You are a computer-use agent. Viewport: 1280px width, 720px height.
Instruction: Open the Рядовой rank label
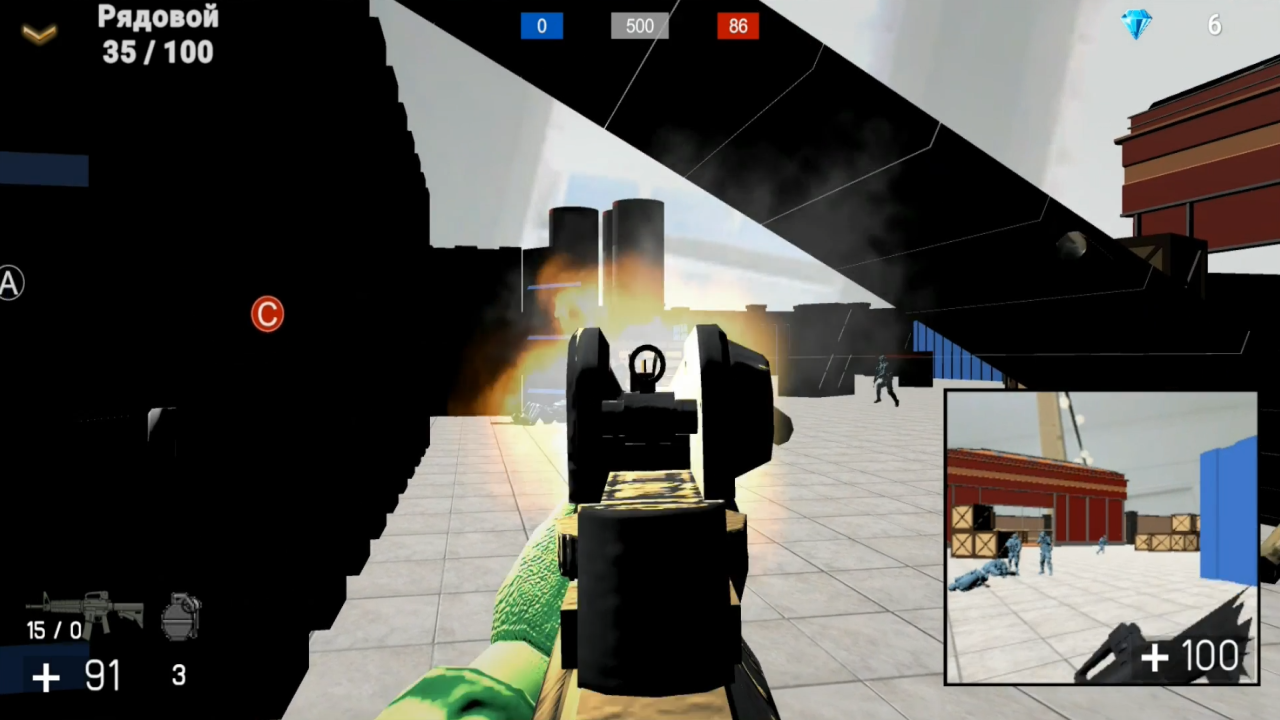157,17
